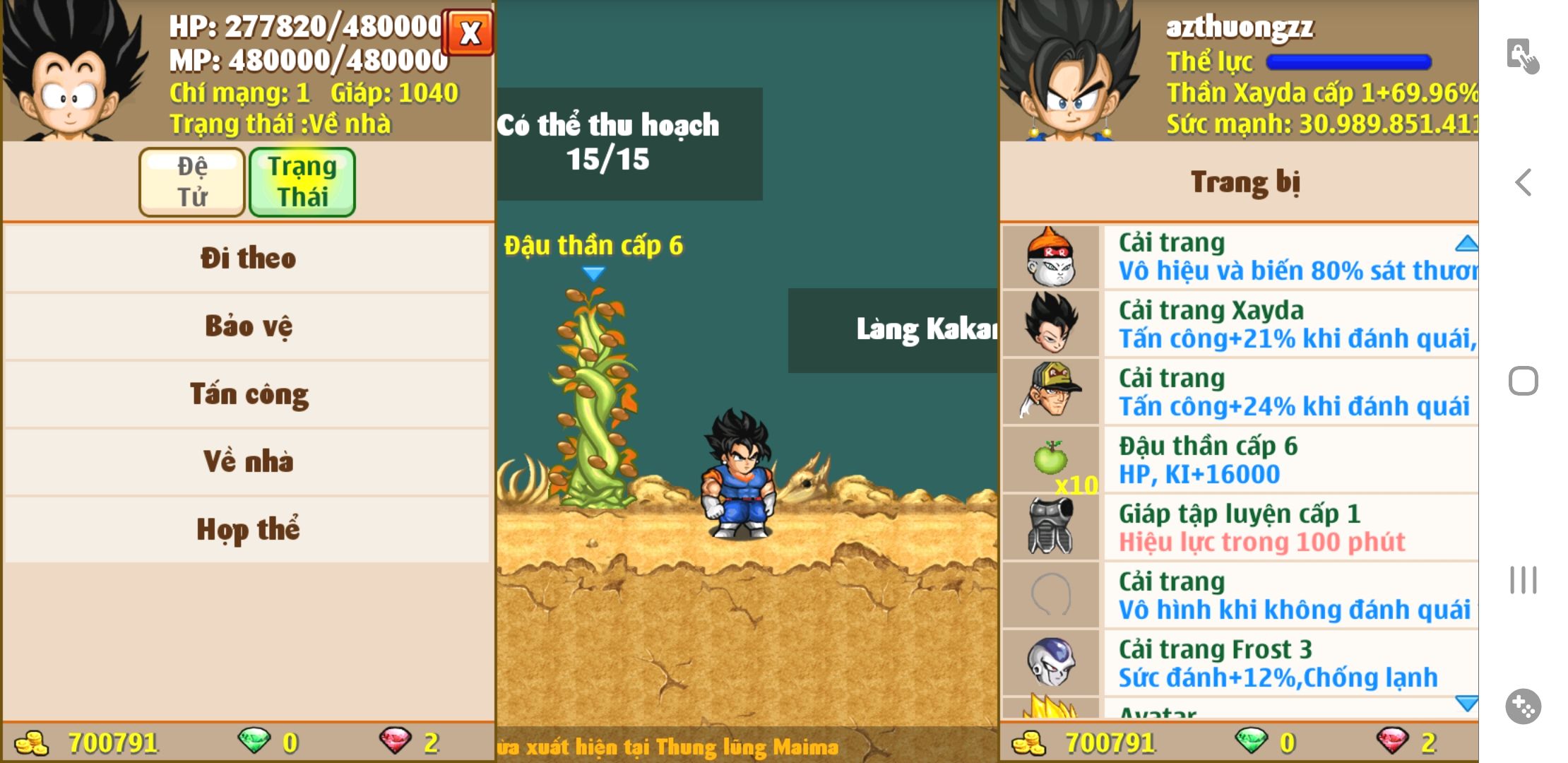Select the Cải trang Xayda item row

[1289, 324]
